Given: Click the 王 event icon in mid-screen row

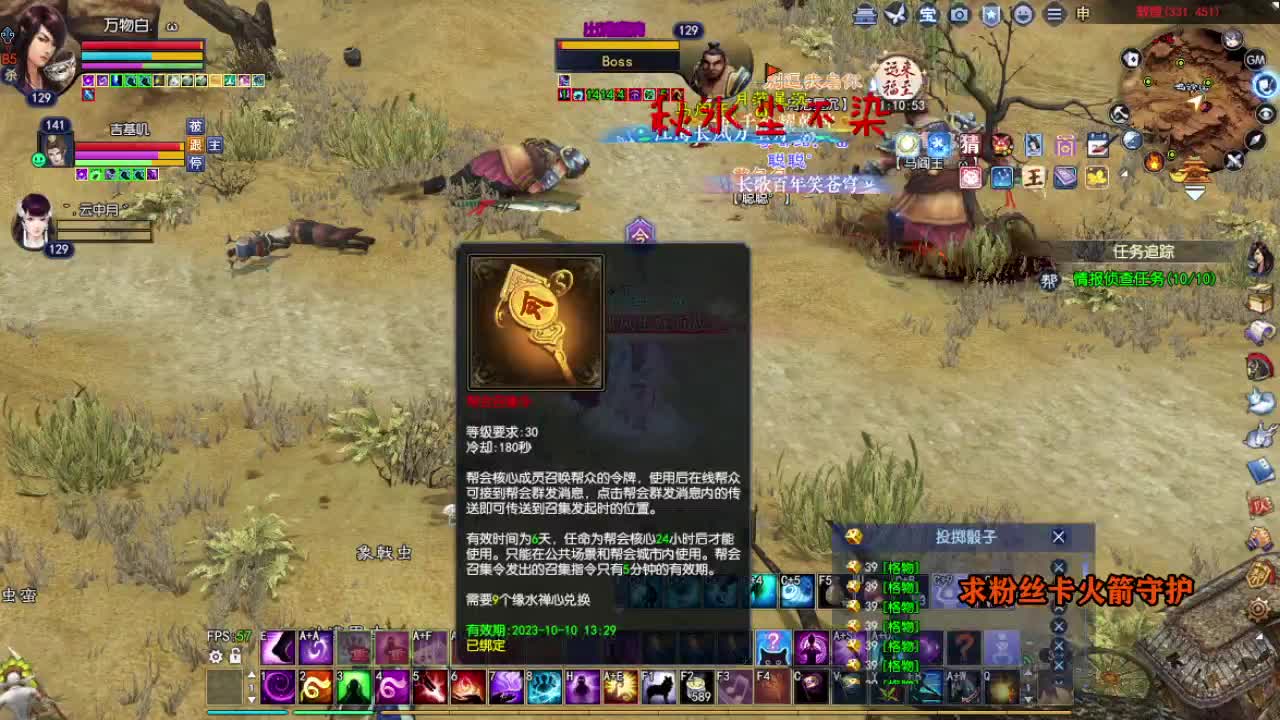Looking at the screenshot, I should 1035,177.
